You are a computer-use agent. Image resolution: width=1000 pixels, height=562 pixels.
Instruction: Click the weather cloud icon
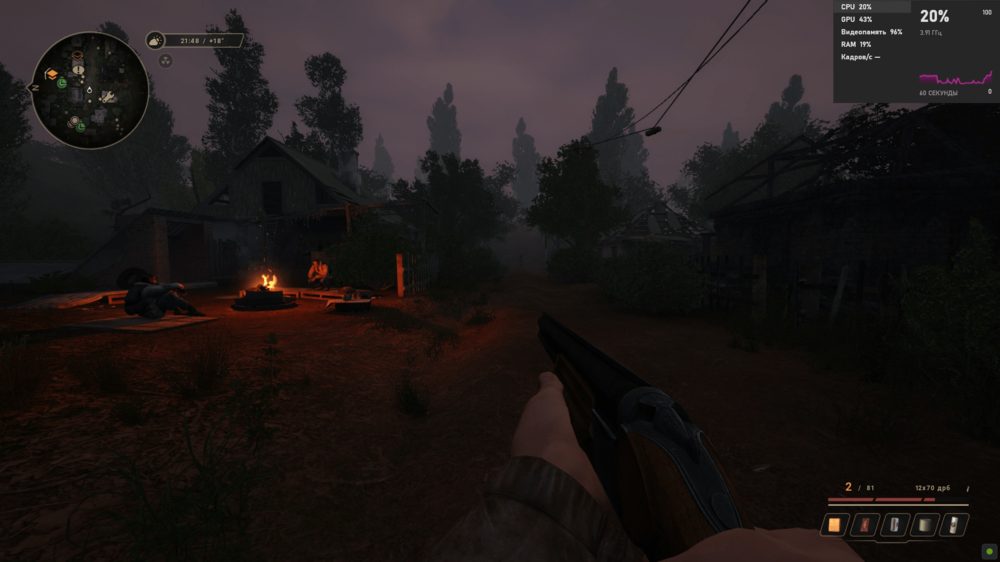[x=155, y=41]
